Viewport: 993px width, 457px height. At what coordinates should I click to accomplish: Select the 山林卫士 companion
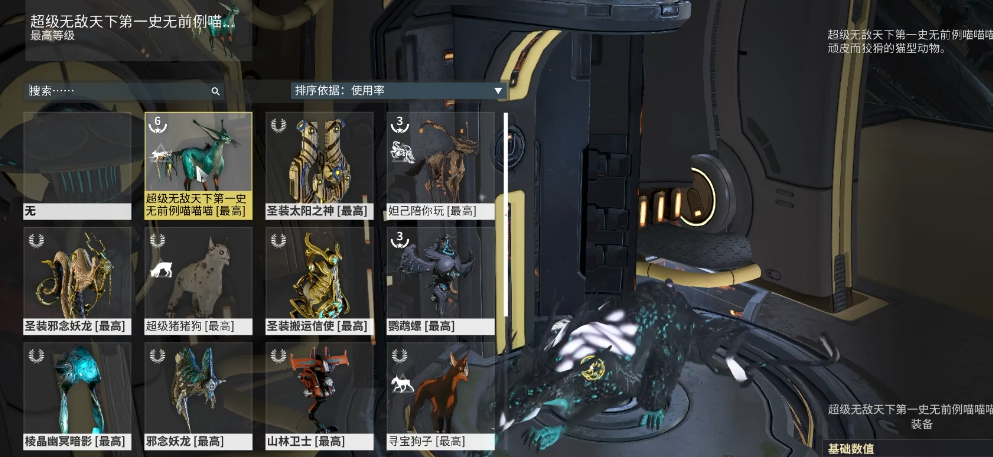tap(319, 395)
